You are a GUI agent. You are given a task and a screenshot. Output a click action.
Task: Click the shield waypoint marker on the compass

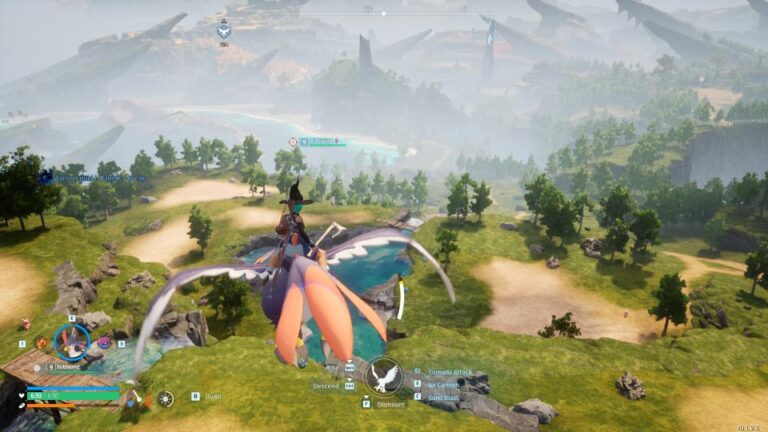point(224,31)
